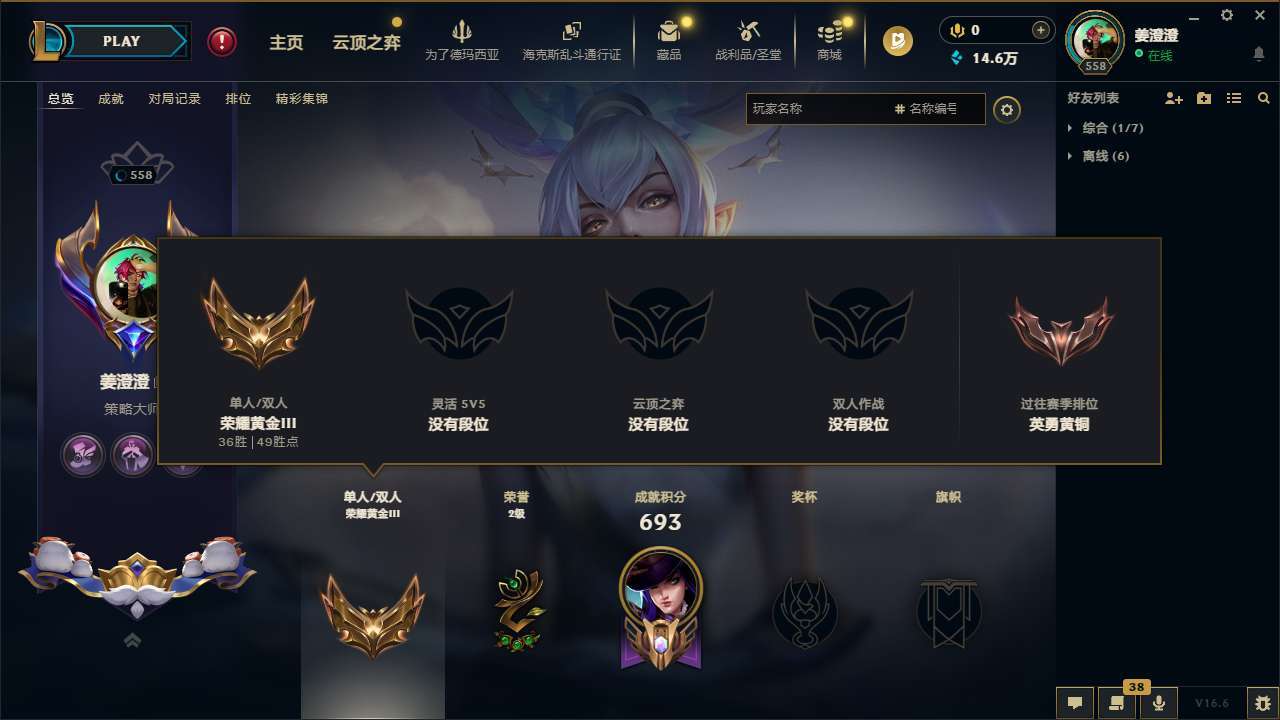Toggle the notification bell under your summoner name

pyautogui.click(x=1258, y=52)
